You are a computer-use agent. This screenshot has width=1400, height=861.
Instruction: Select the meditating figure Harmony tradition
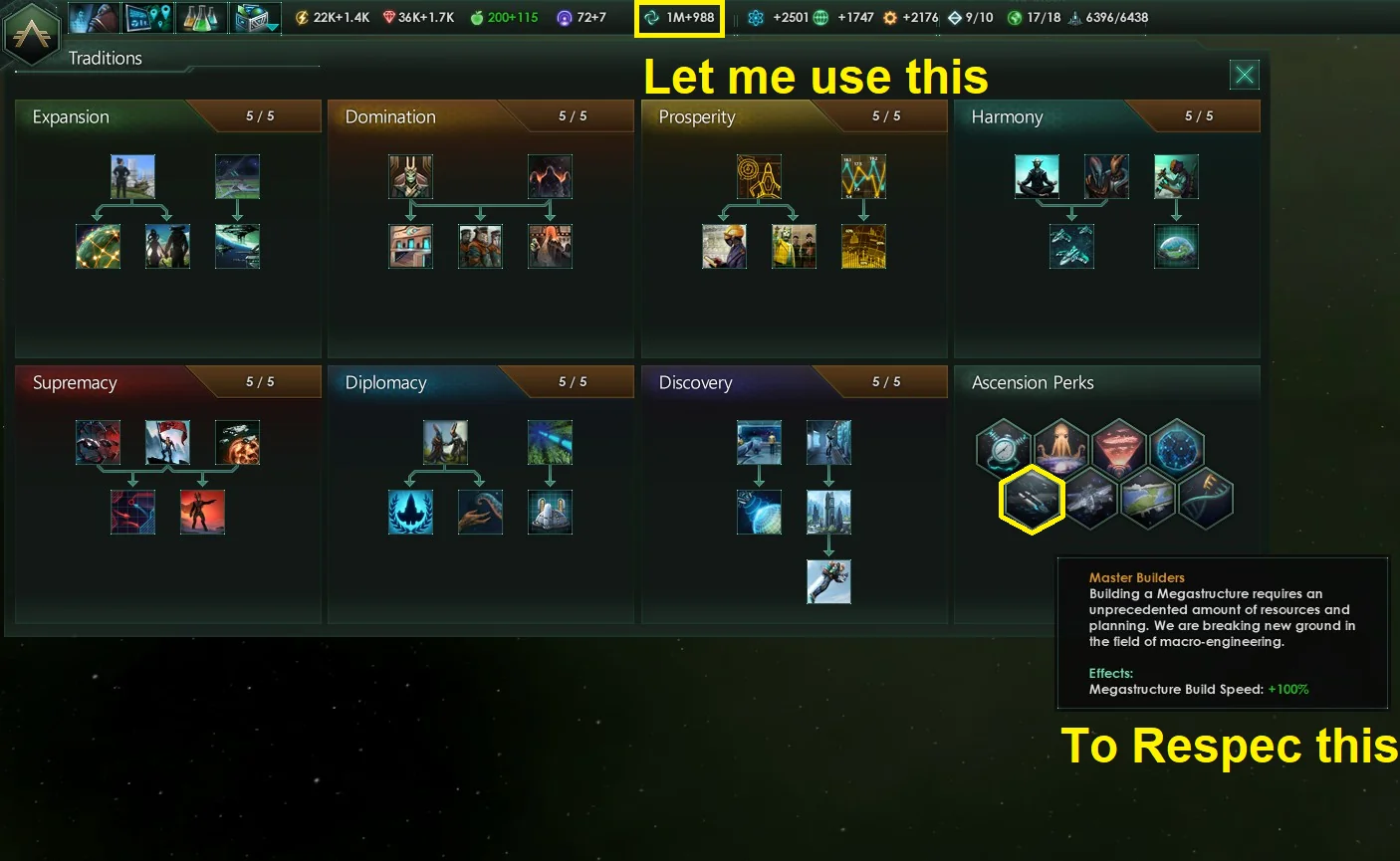[1037, 176]
